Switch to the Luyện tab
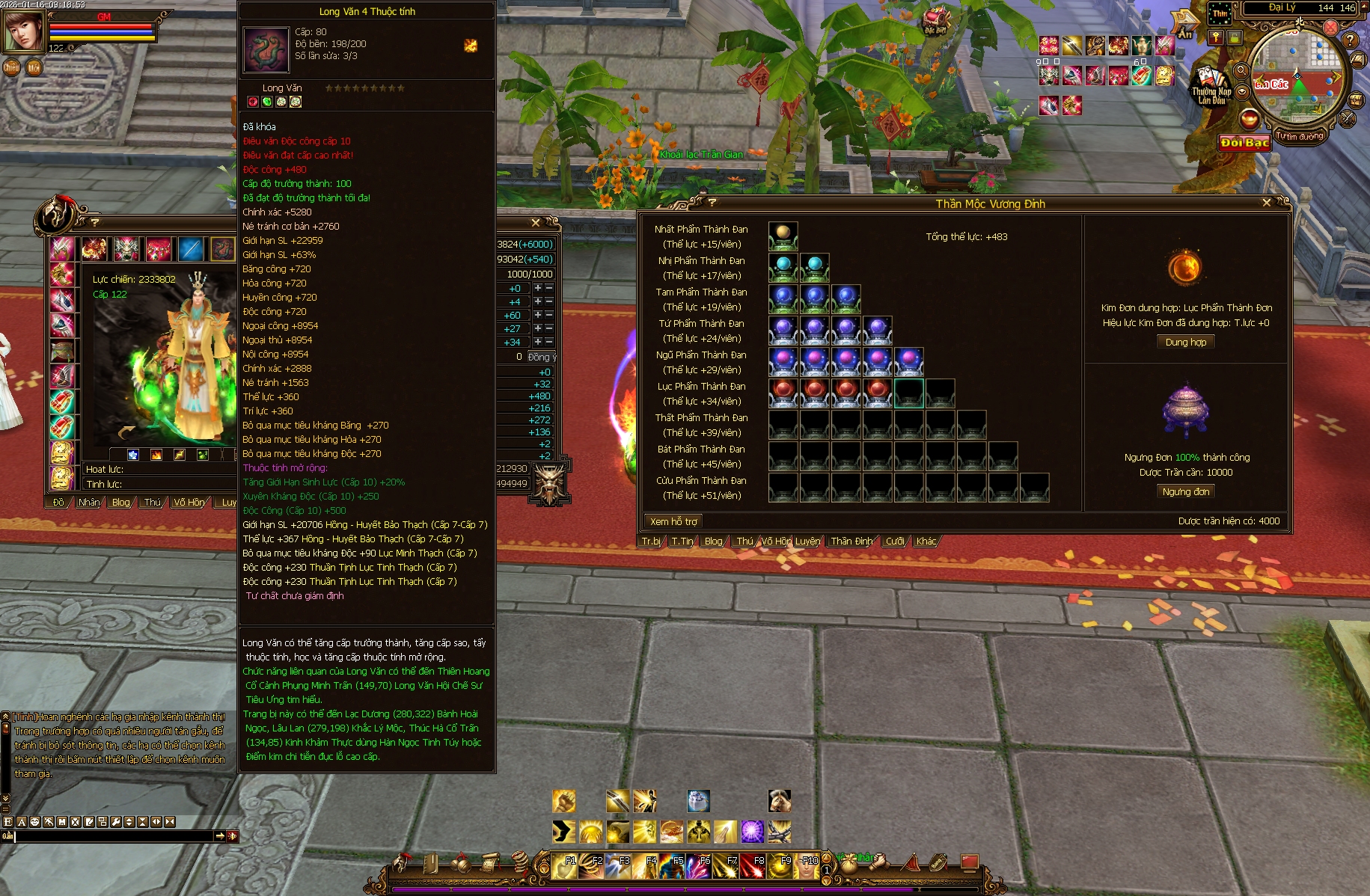 click(x=807, y=541)
